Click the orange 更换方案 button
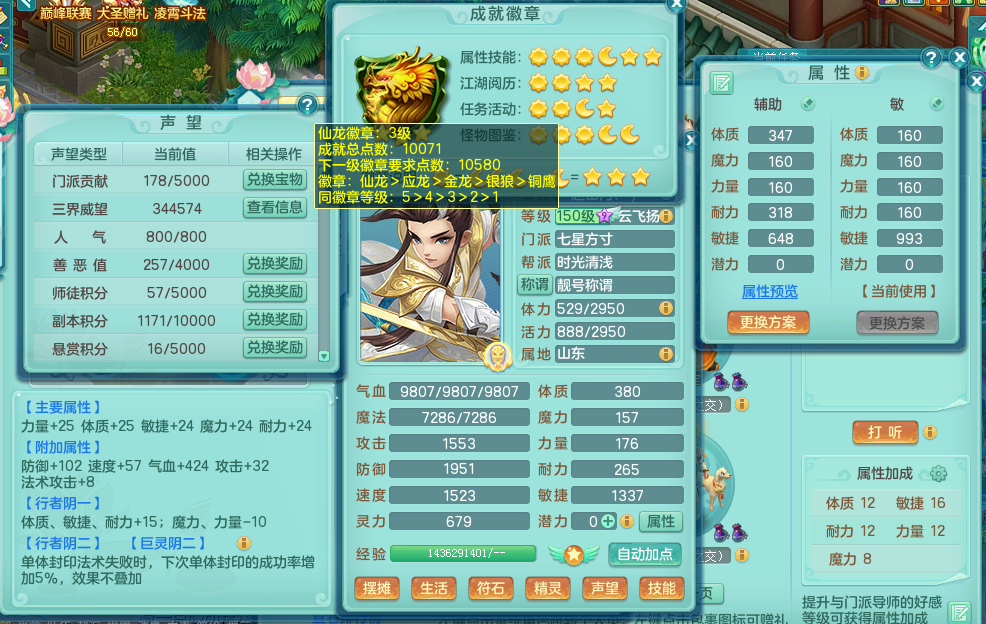The image size is (986, 624). pyautogui.click(x=768, y=323)
